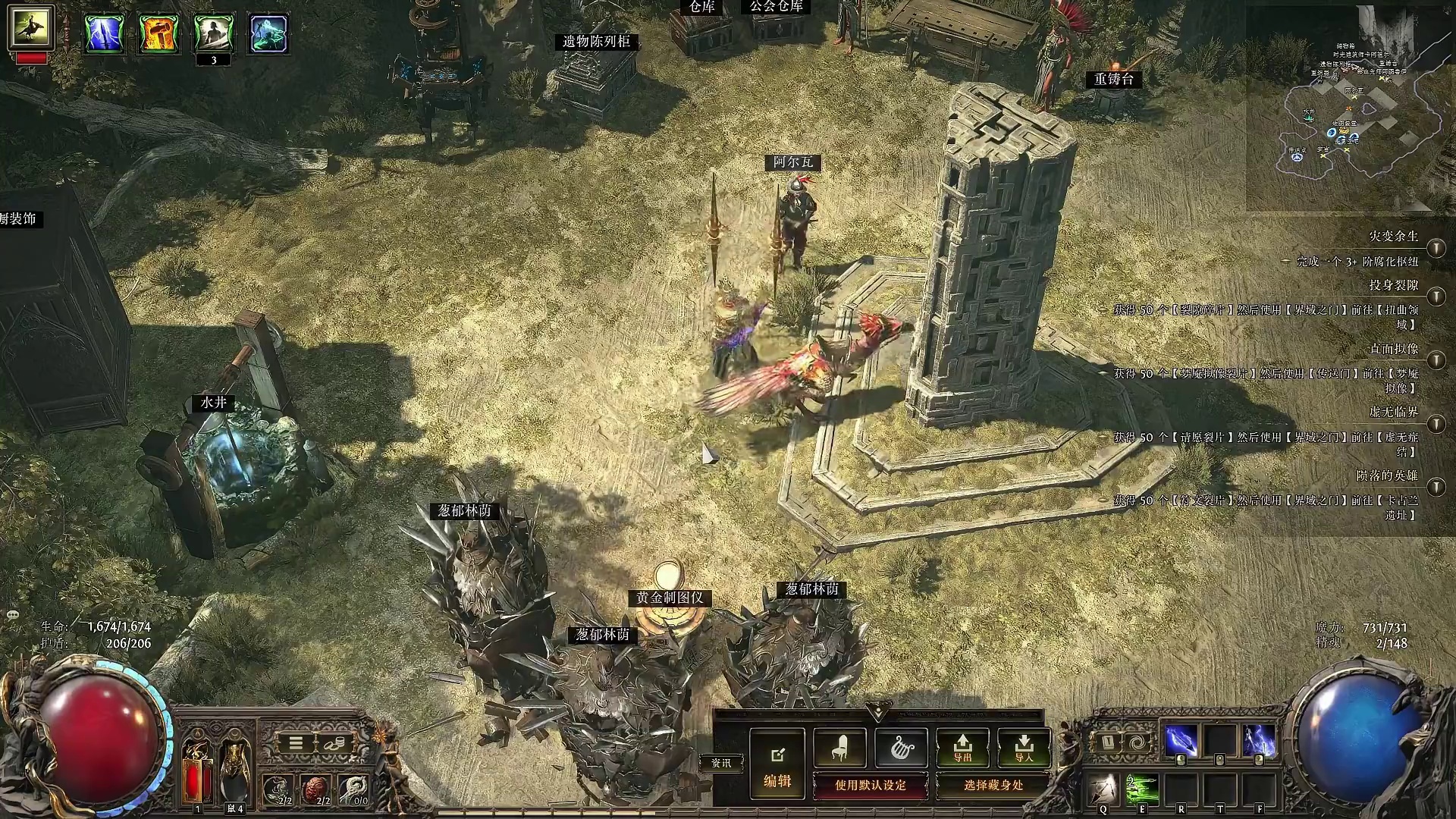Click 选择藏身处 to select a hideout
The image size is (1456, 819).
point(993,786)
